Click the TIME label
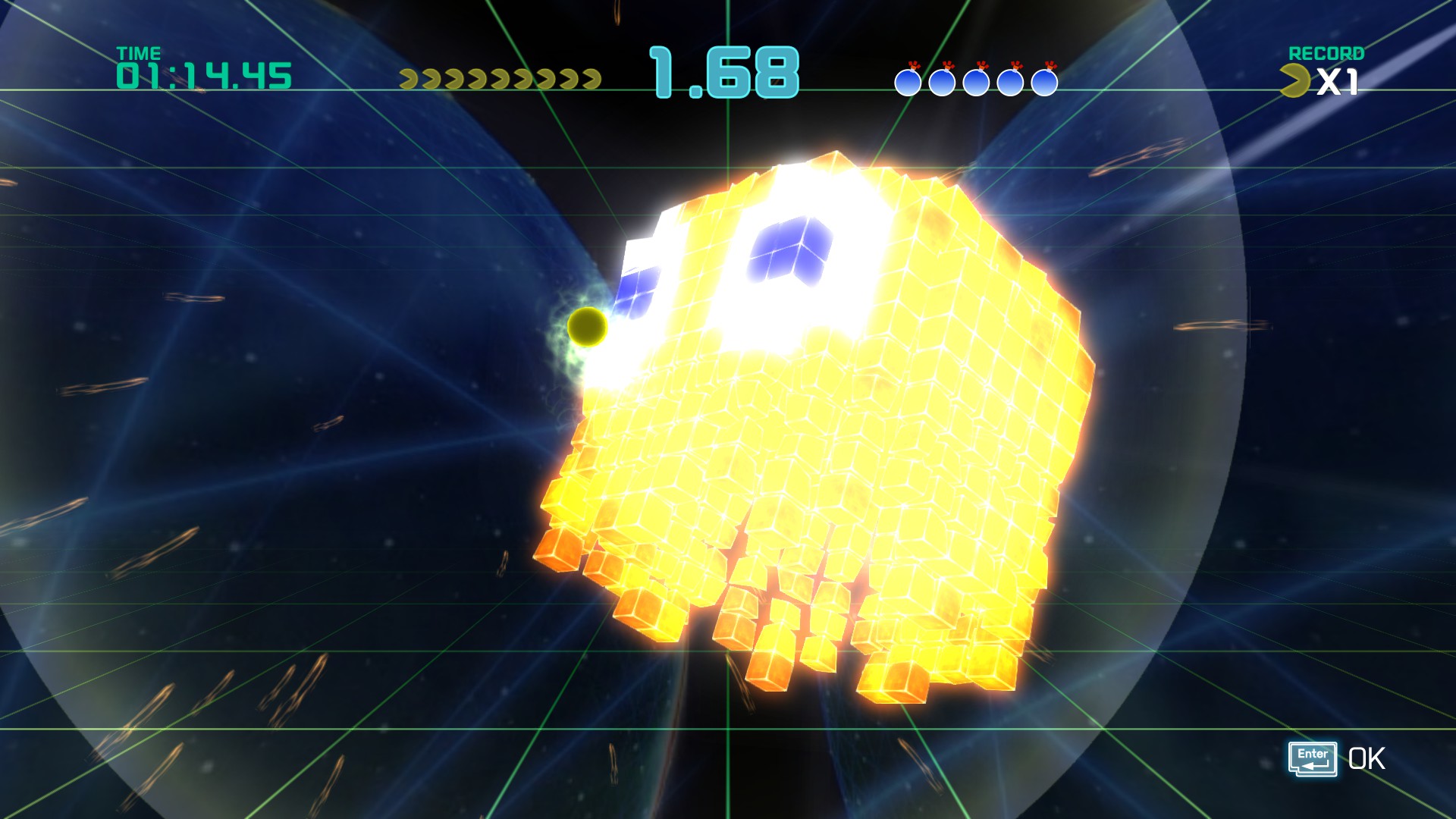The width and height of the screenshot is (1456, 819). click(x=139, y=53)
